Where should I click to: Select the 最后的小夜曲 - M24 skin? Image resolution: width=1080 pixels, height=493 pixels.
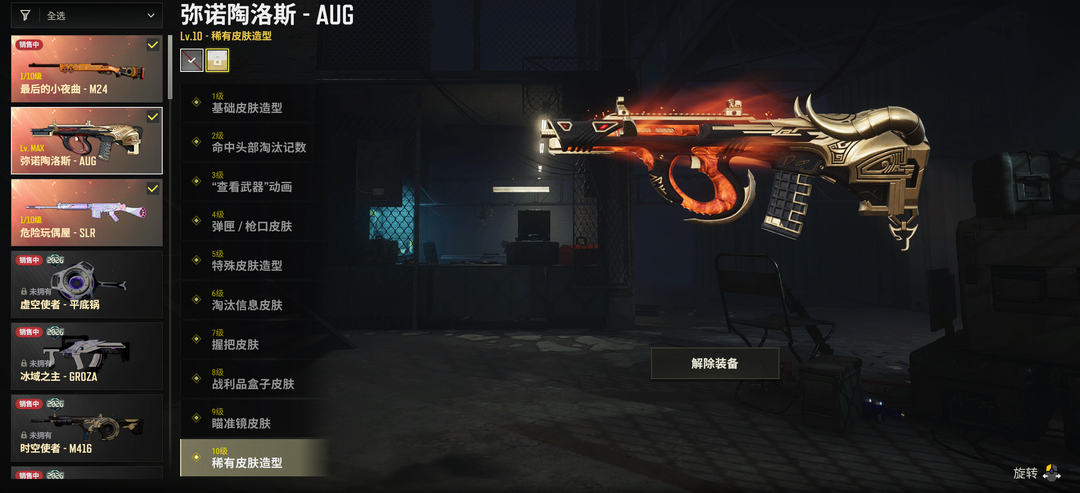[87, 69]
